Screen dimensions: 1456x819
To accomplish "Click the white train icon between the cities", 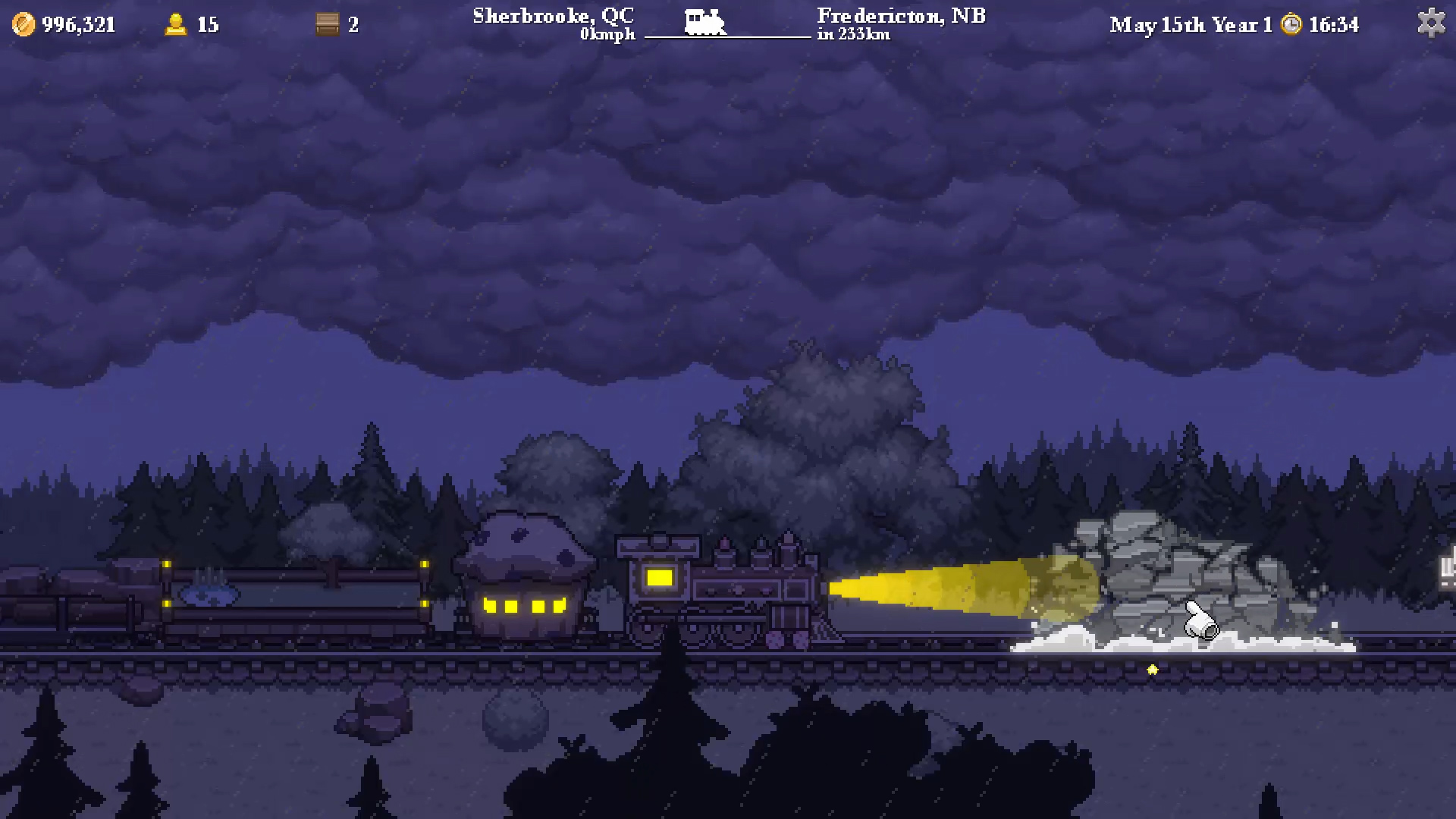I will click(x=707, y=21).
